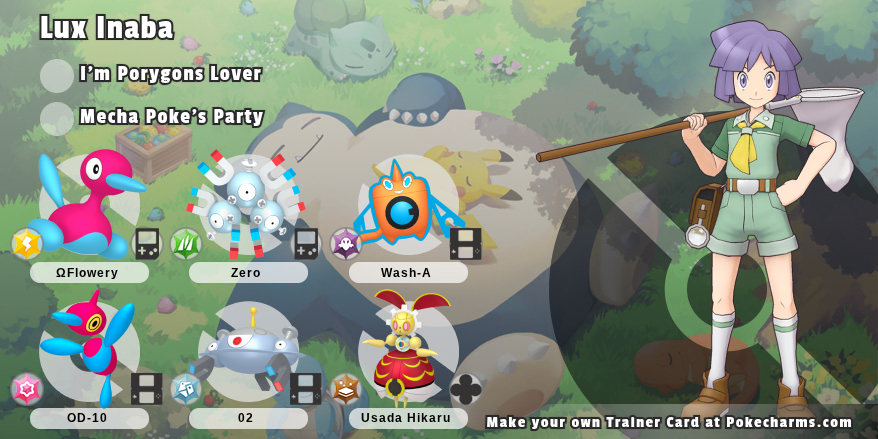Click the circle badge beside Mecha Poke's Party
878x439 pixels.
pos(57,119)
